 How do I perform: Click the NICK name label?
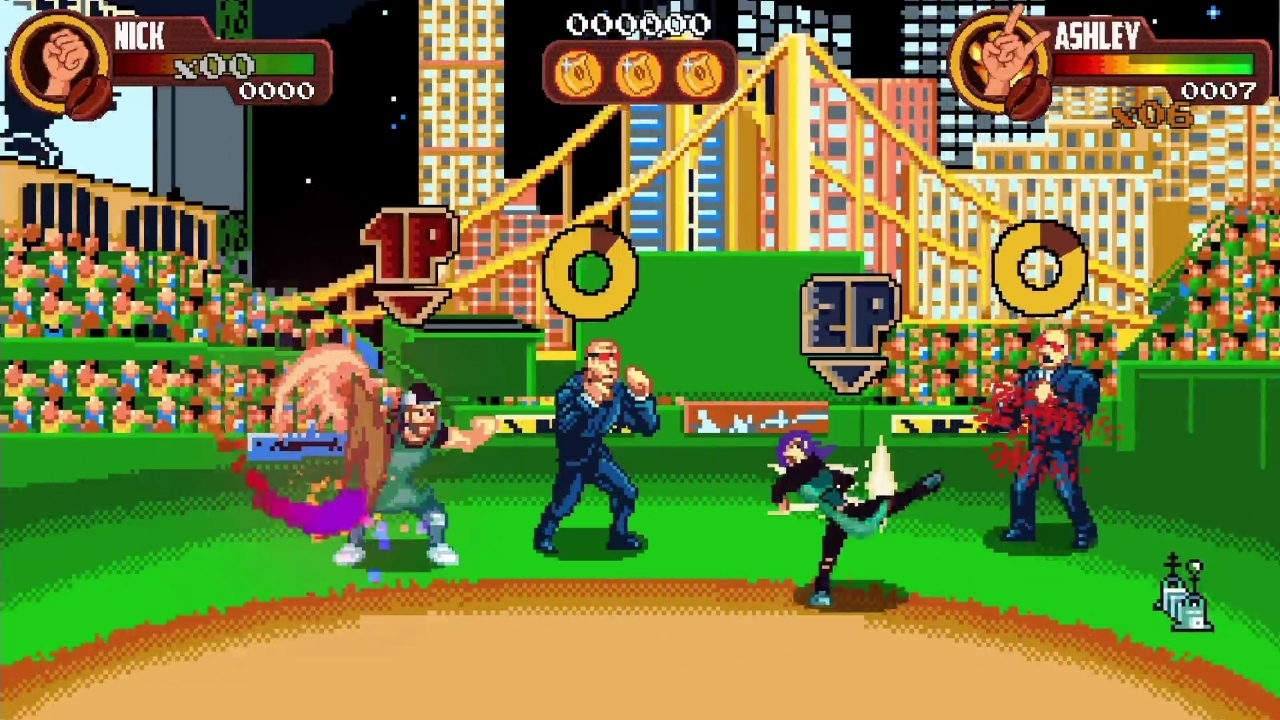[140, 38]
